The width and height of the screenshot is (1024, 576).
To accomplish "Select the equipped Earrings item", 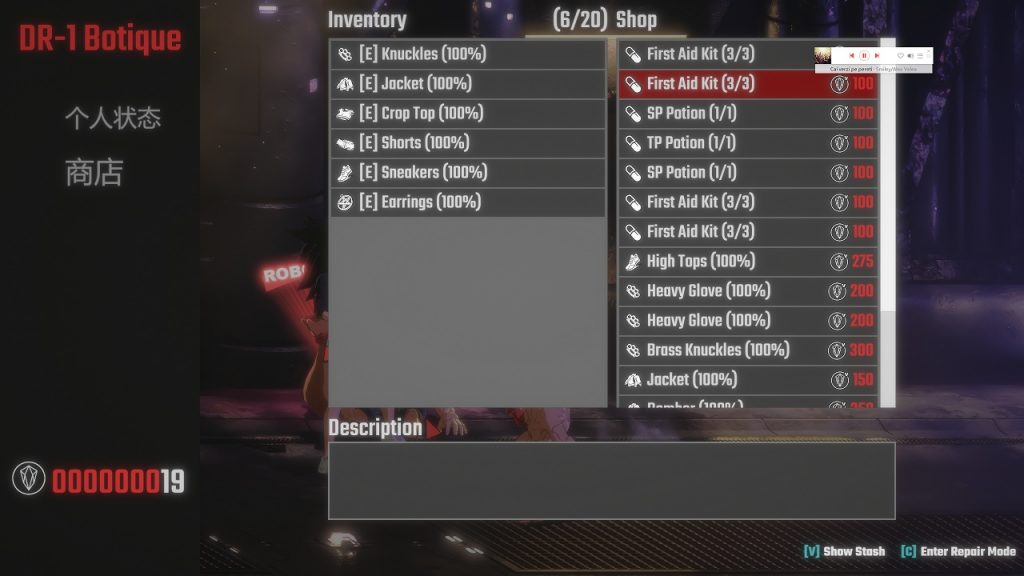I will point(467,202).
